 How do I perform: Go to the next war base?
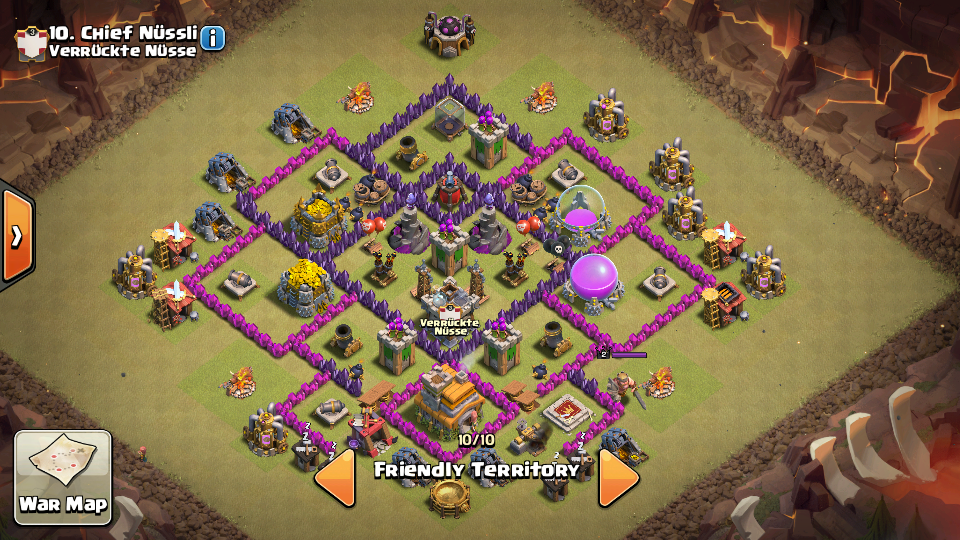(618, 477)
